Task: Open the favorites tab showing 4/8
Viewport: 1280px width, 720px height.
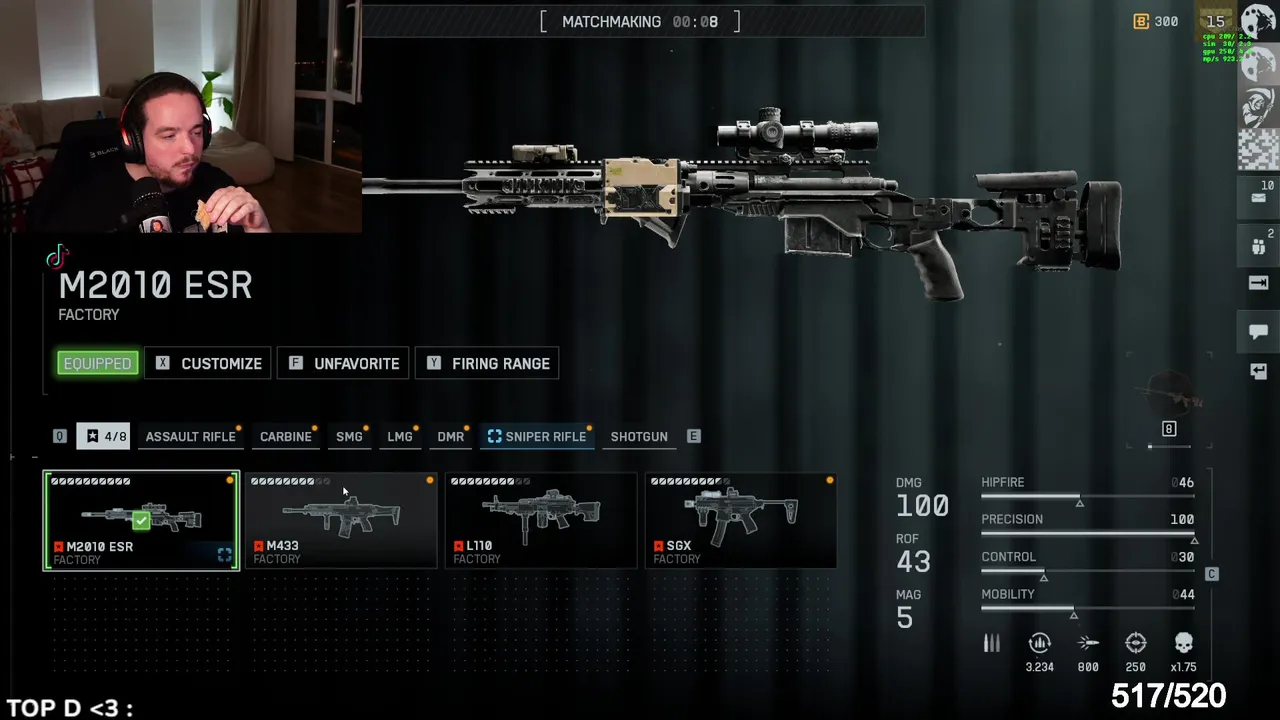Action: pos(104,437)
